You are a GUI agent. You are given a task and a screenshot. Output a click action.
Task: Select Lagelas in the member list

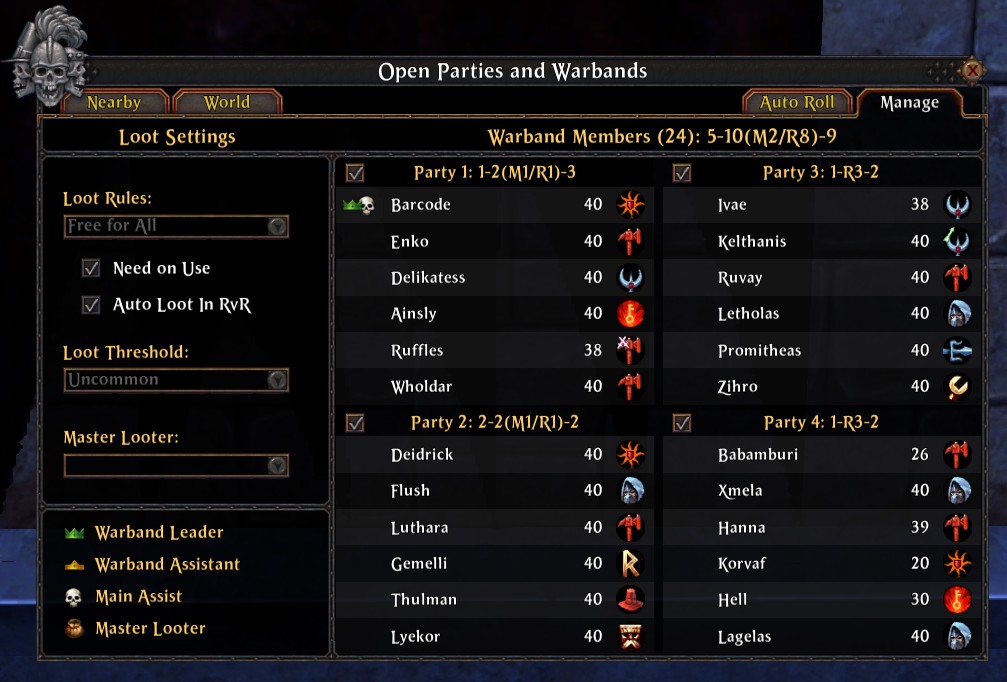pyautogui.click(x=744, y=637)
